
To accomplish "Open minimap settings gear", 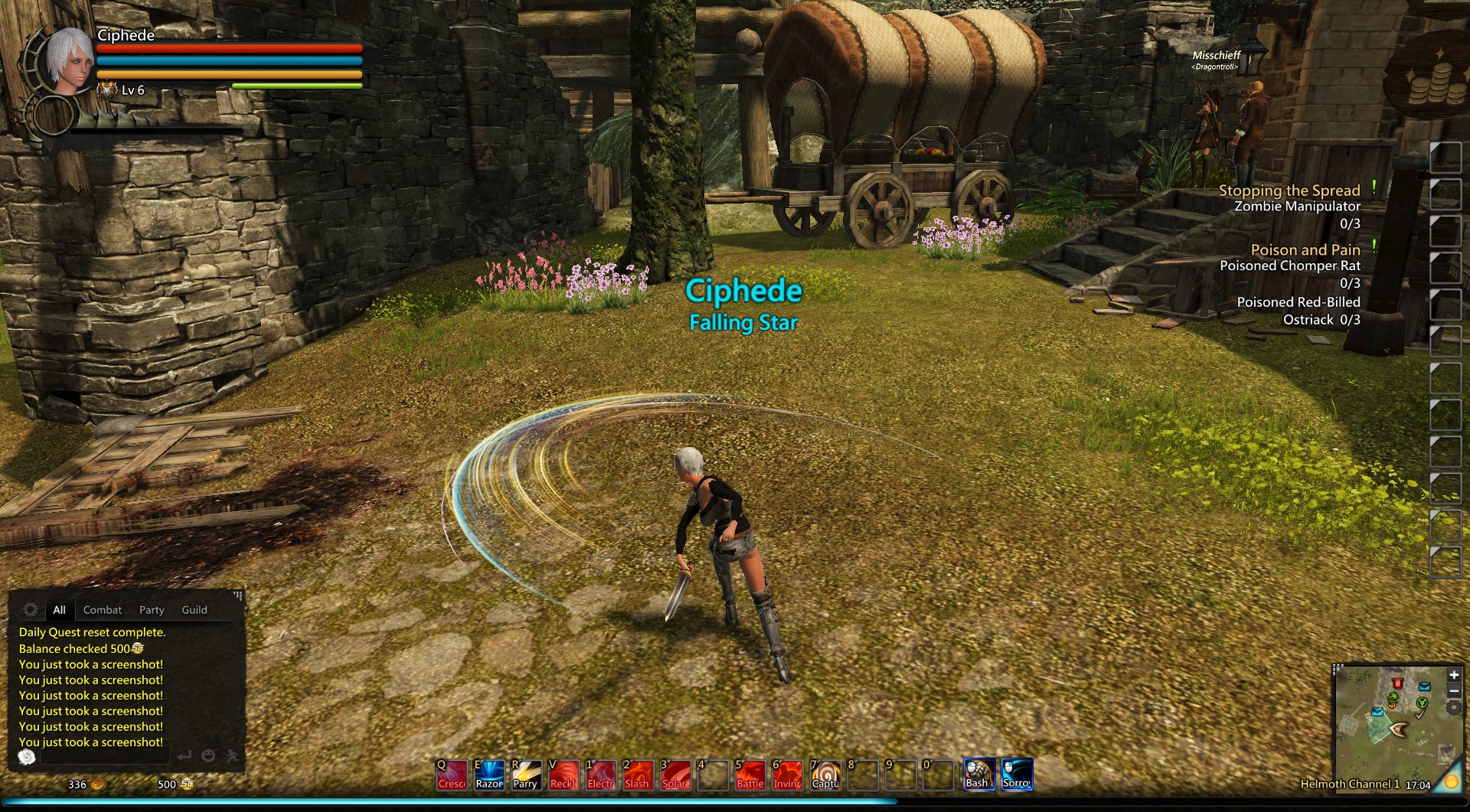I will [x=1452, y=708].
